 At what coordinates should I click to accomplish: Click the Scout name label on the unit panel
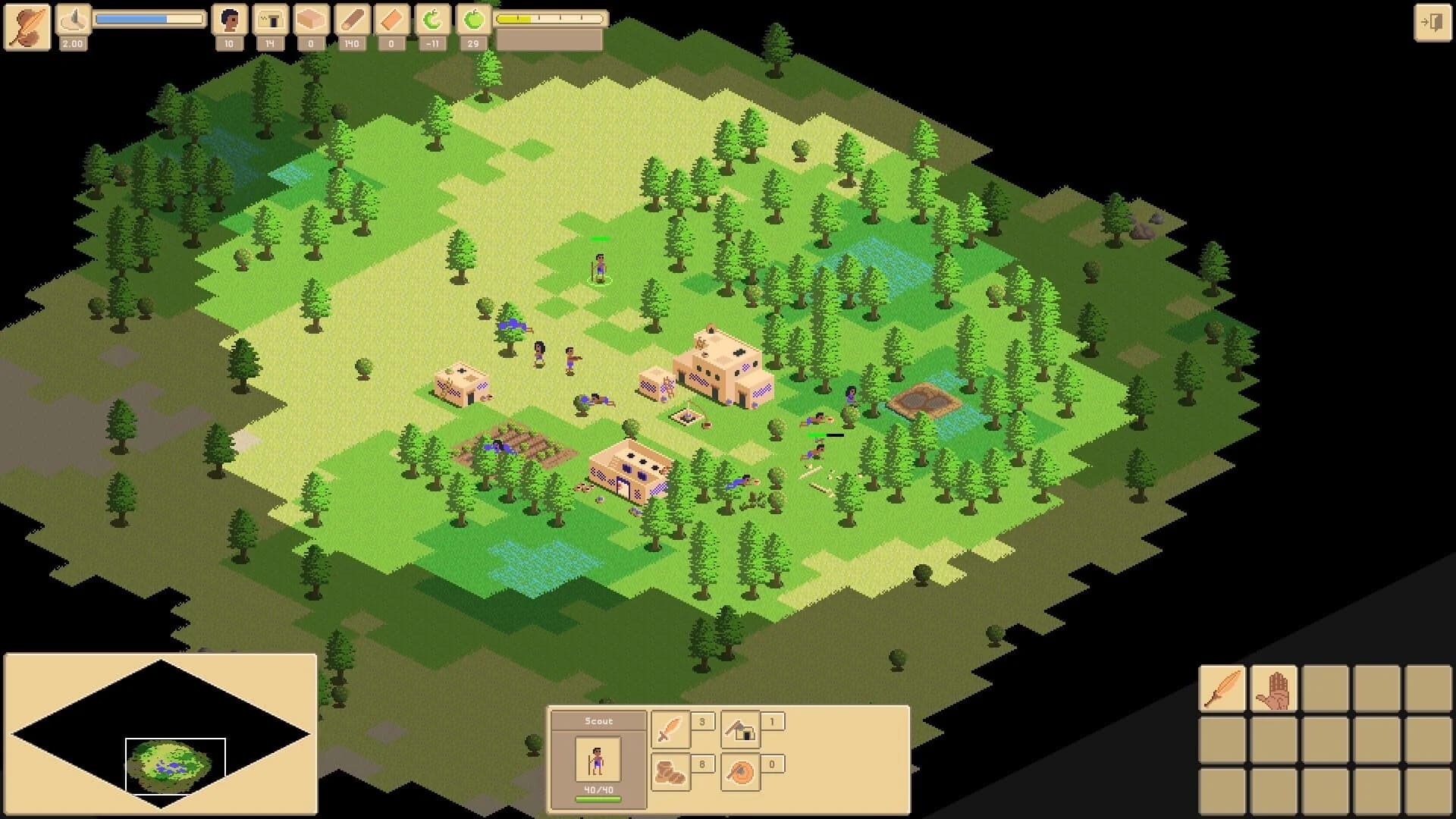597,720
